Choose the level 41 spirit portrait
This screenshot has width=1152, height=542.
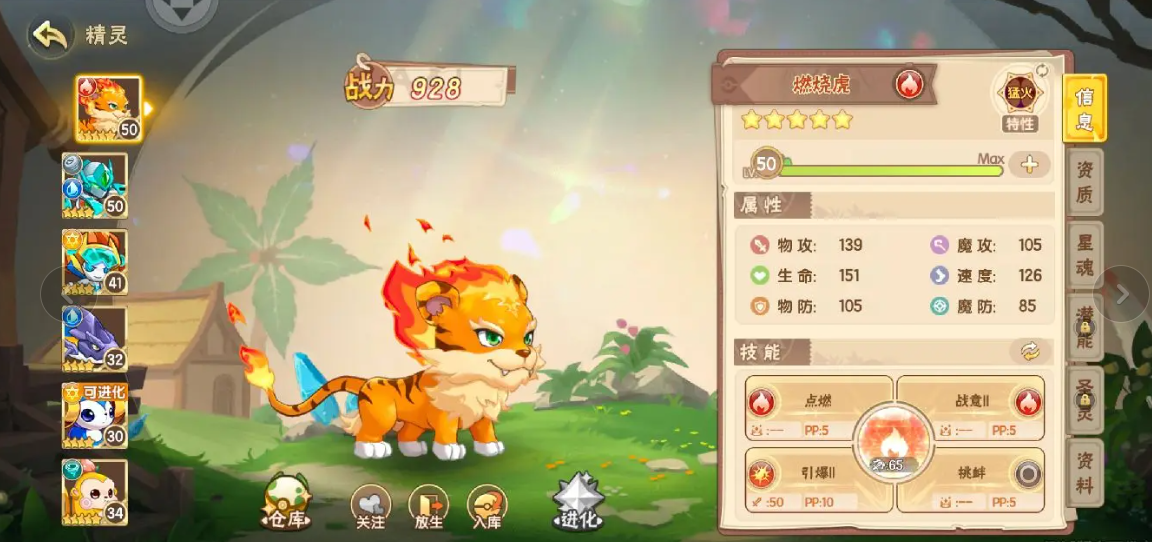[95, 262]
